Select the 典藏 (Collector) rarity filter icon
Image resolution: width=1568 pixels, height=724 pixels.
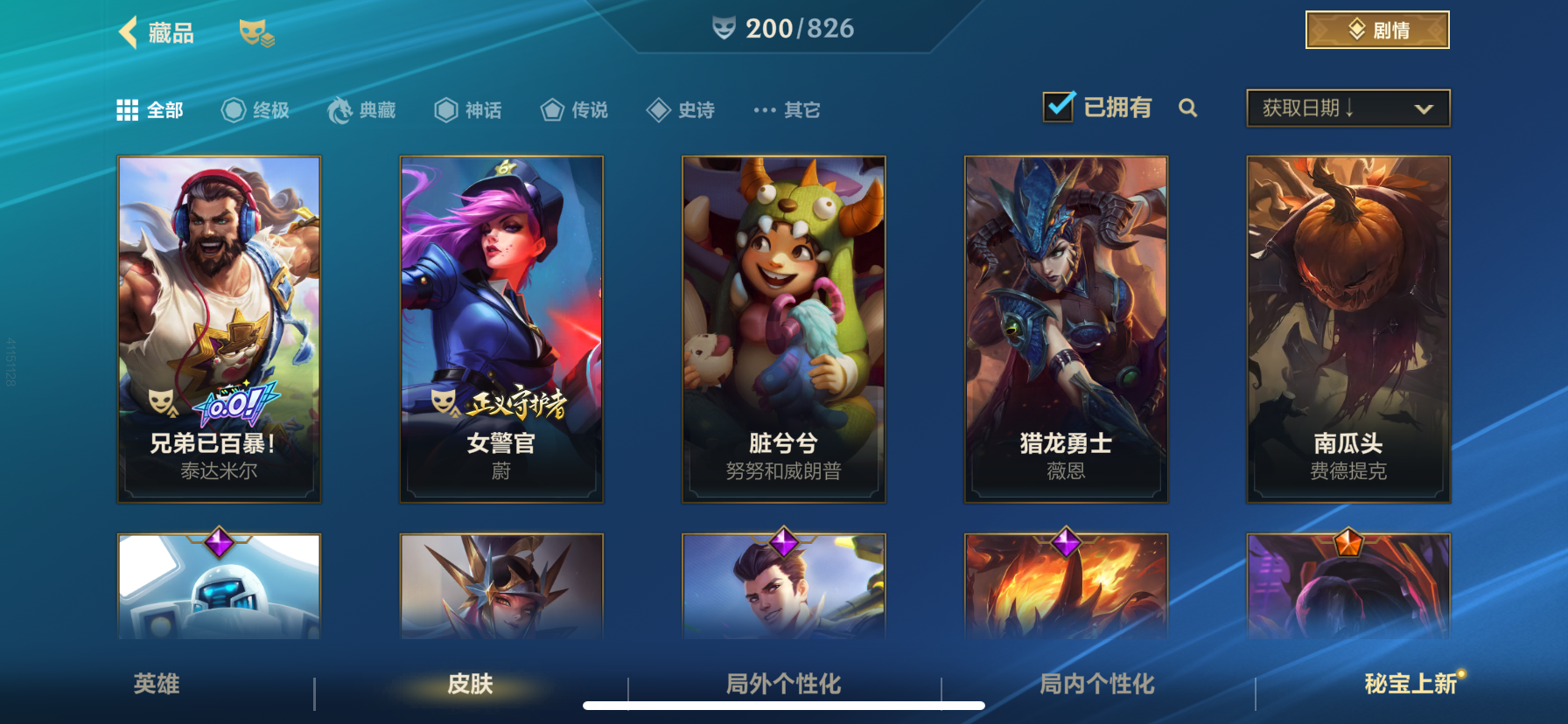341,109
